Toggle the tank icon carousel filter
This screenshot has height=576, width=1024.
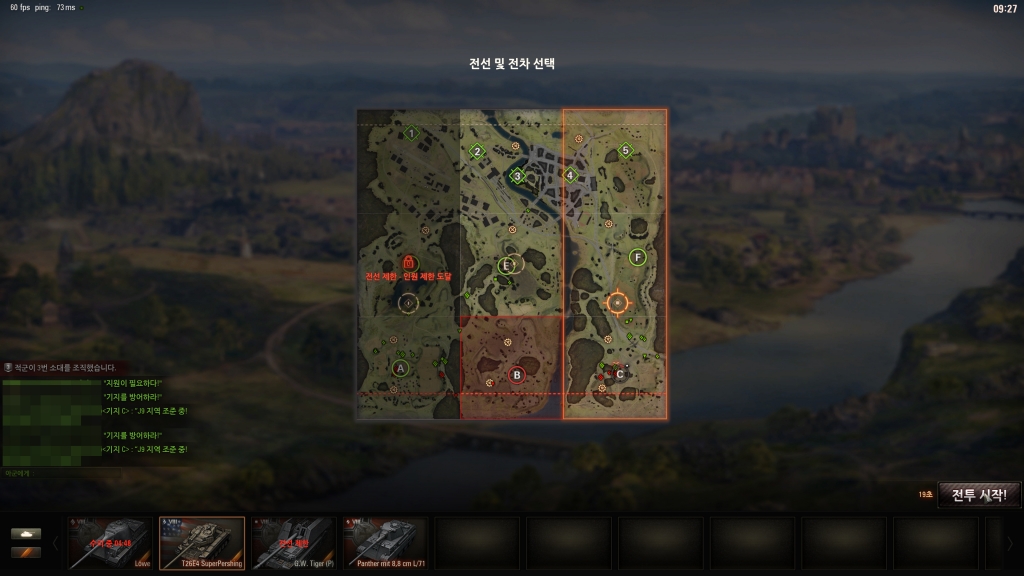coord(26,533)
